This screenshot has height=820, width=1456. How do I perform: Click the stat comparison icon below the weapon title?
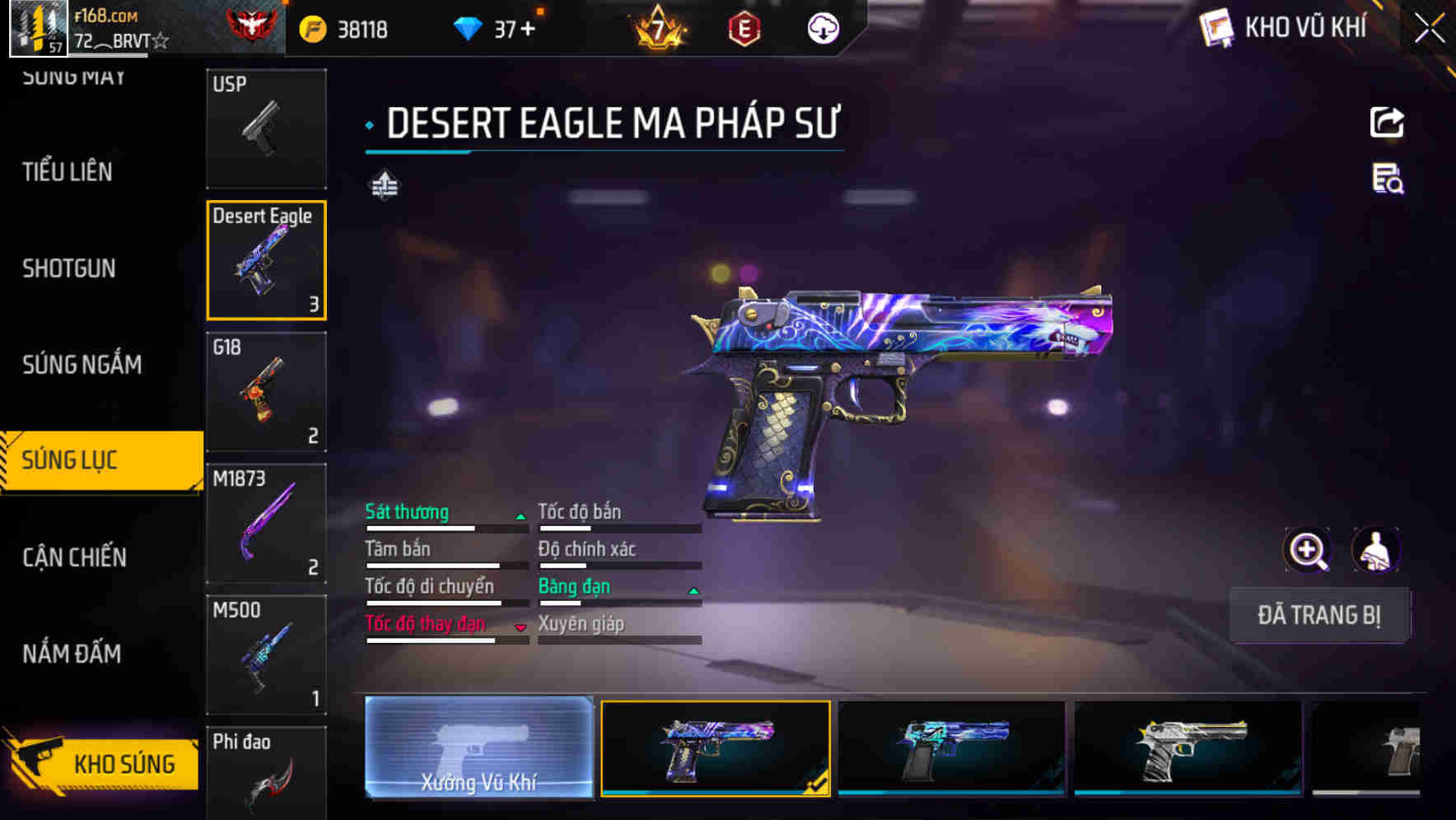click(x=384, y=184)
